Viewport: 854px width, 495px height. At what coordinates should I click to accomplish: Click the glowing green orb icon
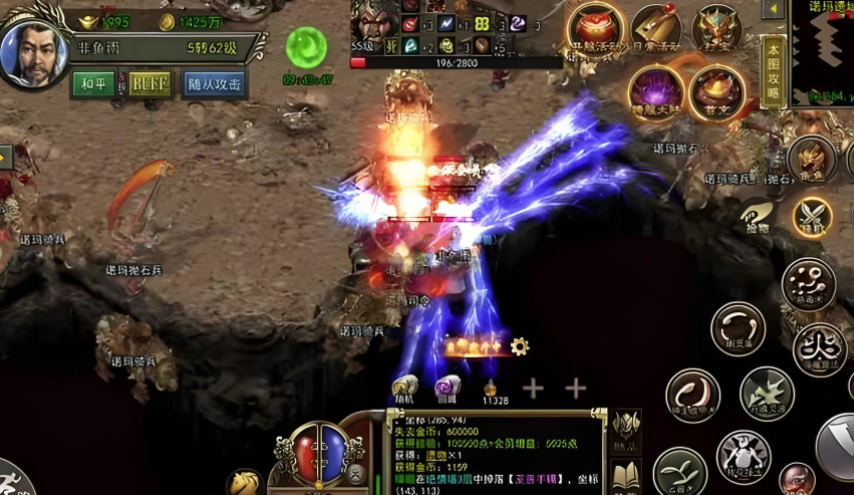click(306, 47)
